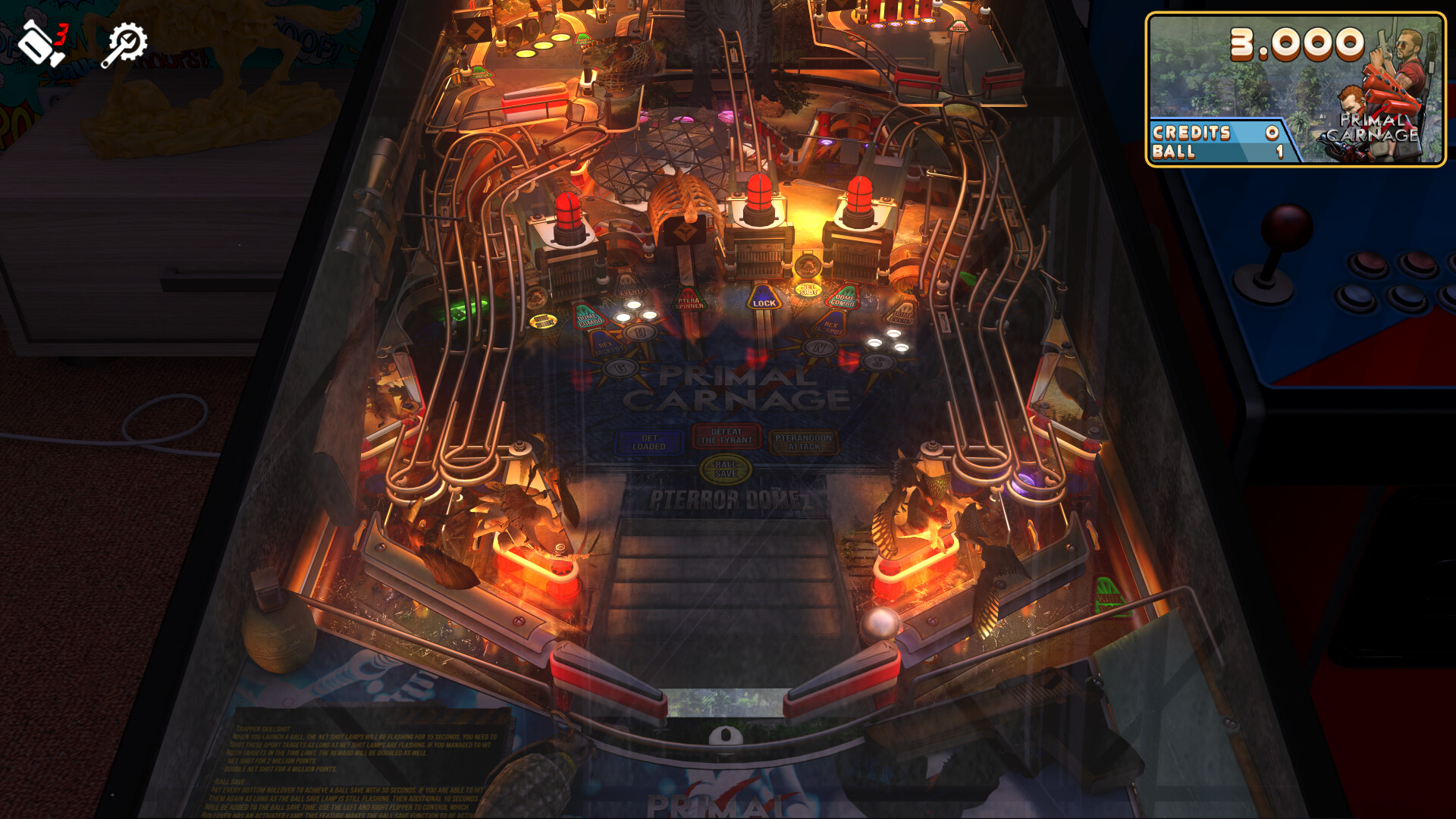This screenshot has height=819, width=1456.
Task: Toggle the BALL SAVE lamp
Action: (x=725, y=468)
